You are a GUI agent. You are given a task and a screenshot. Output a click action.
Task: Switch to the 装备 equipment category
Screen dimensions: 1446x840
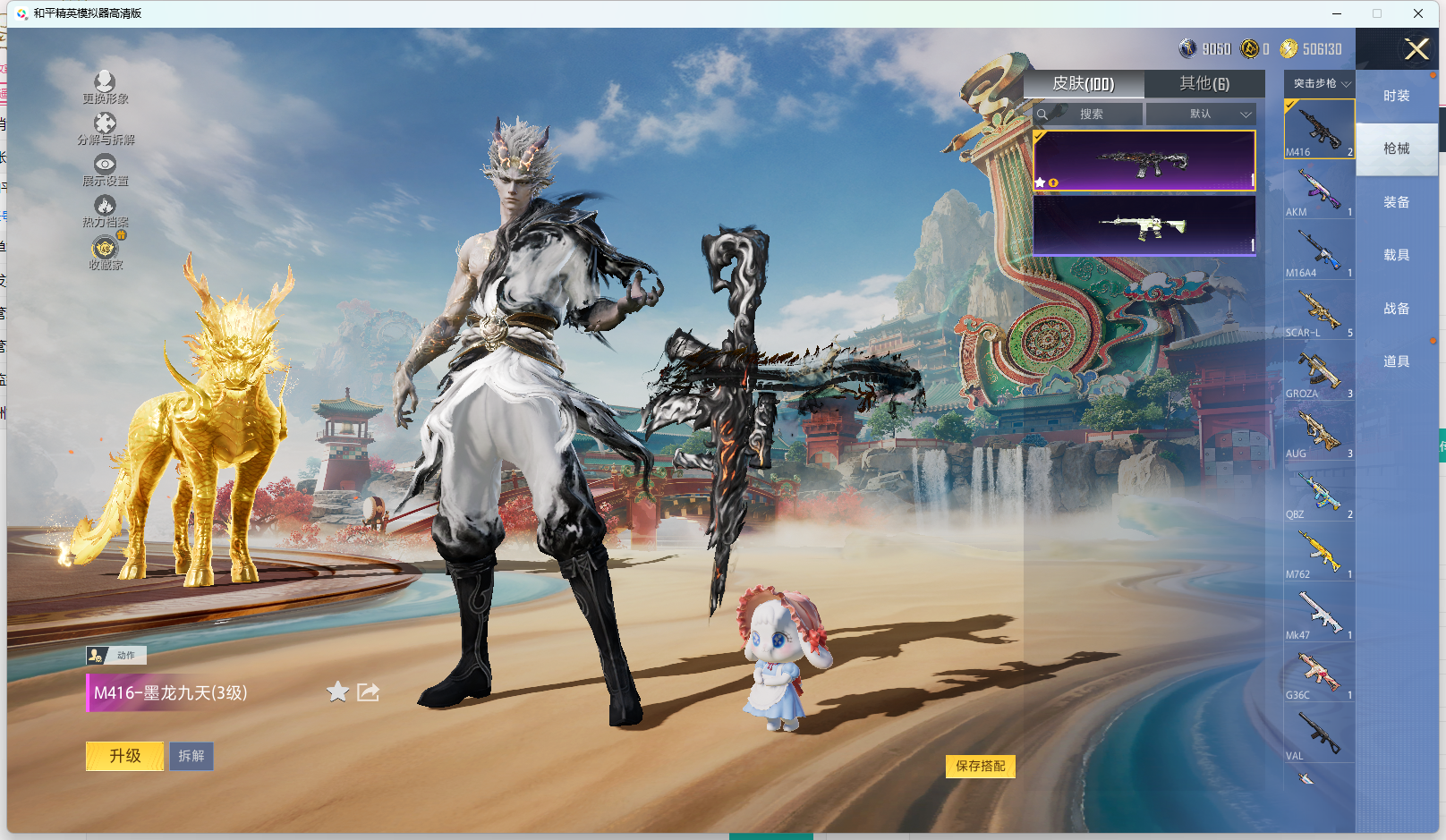click(1396, 202)
